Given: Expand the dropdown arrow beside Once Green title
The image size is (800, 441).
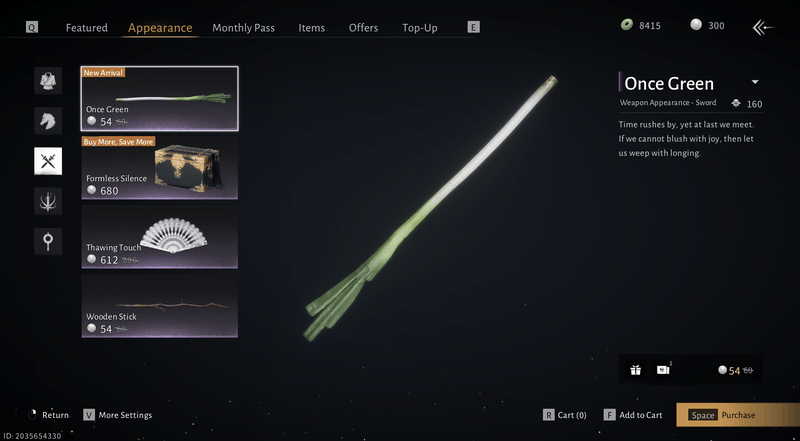Looking at the screenshot, I should tap(755, 82).
